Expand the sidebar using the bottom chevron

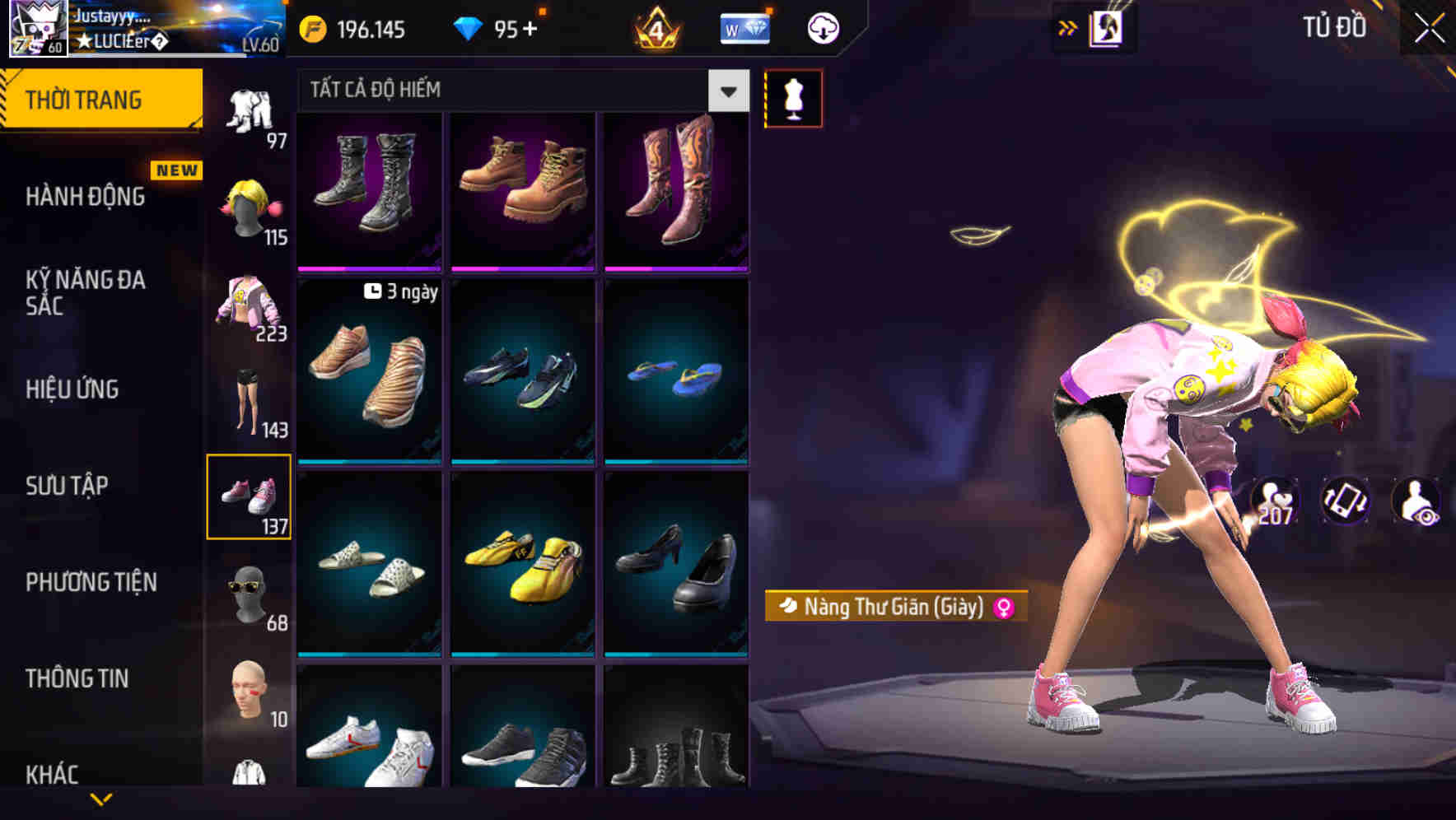pos(102,799)
